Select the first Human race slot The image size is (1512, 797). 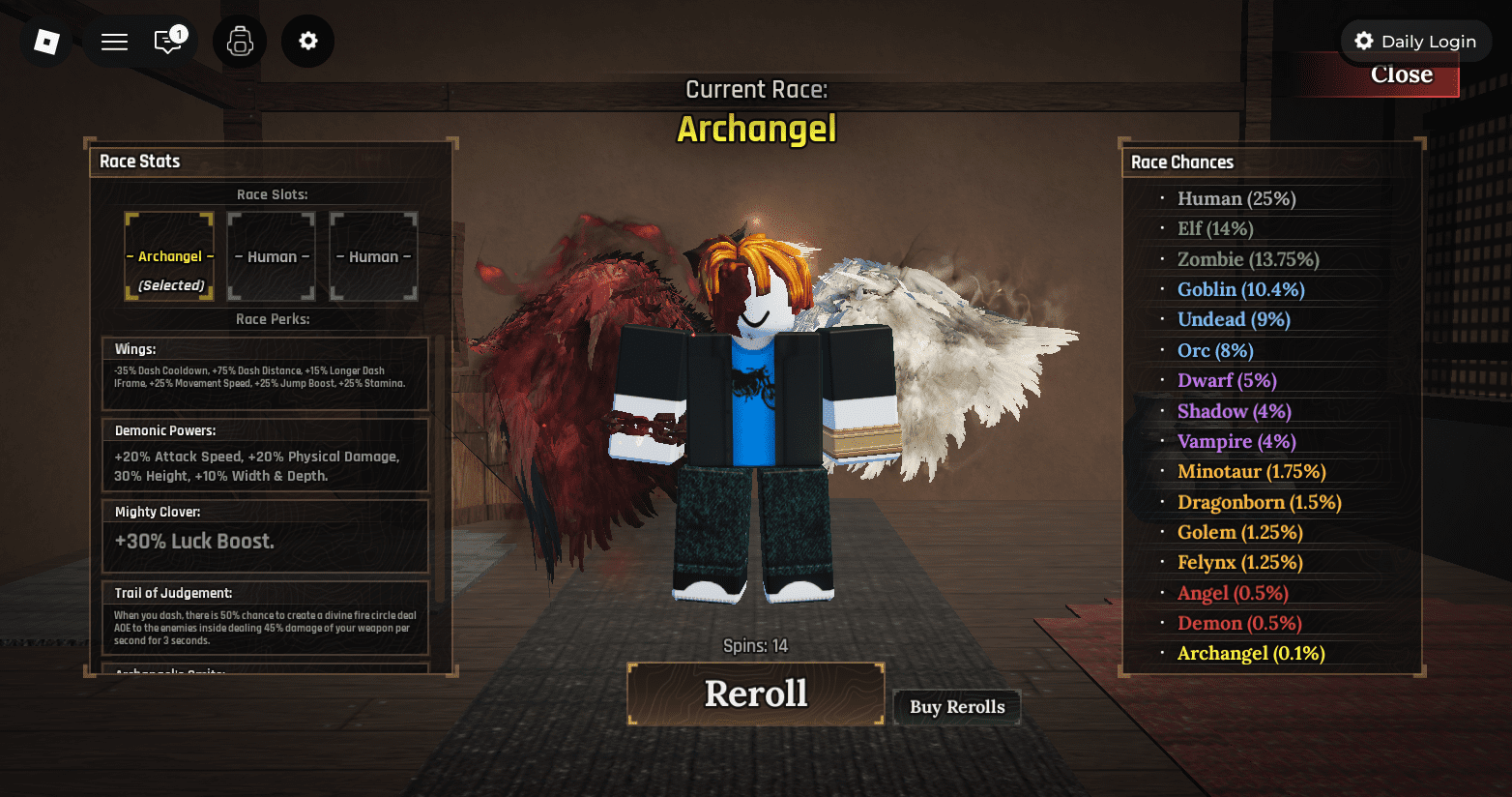(x=271, y=255)
